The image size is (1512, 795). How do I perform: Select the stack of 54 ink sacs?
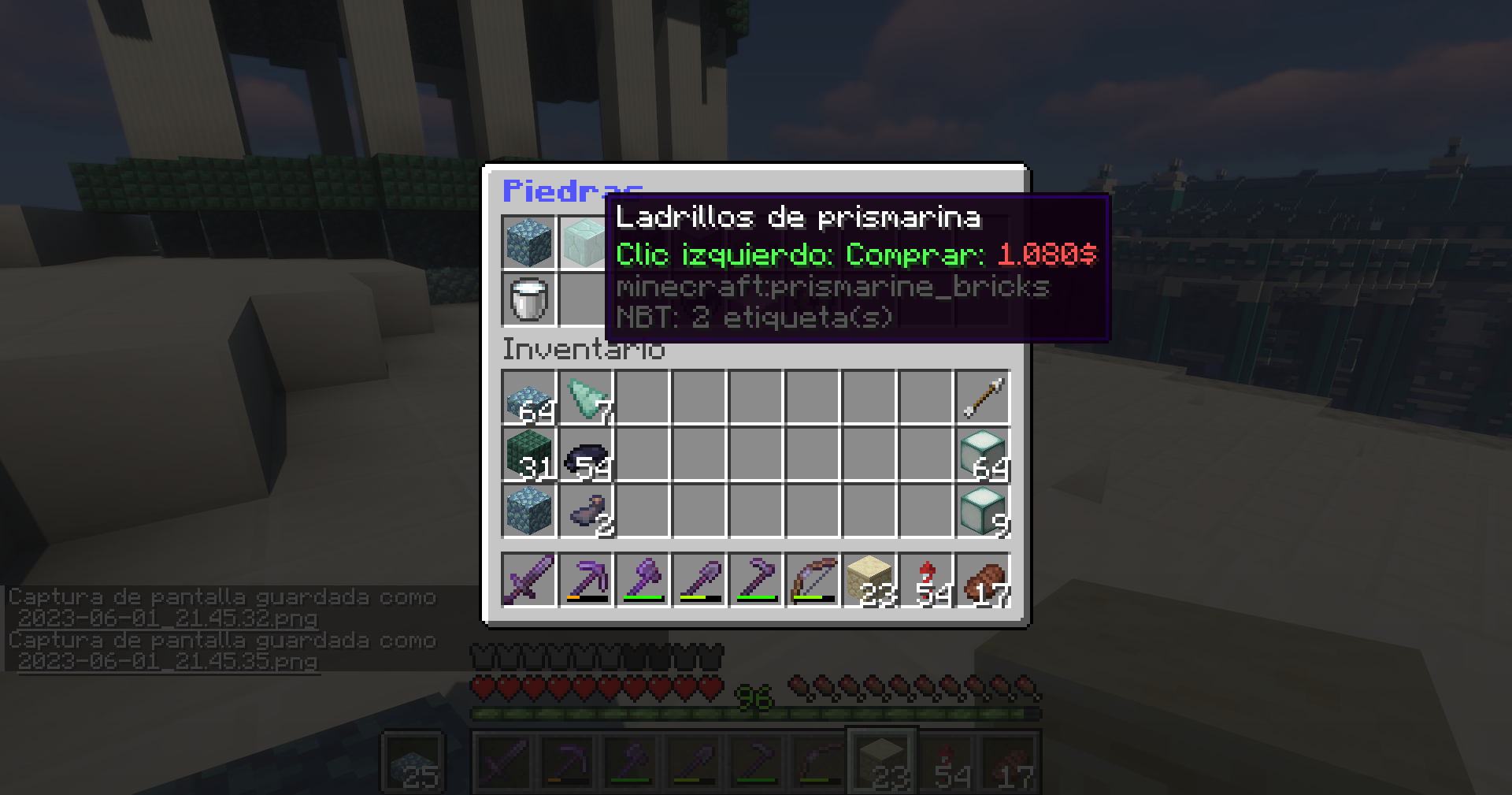pos(586,455)
